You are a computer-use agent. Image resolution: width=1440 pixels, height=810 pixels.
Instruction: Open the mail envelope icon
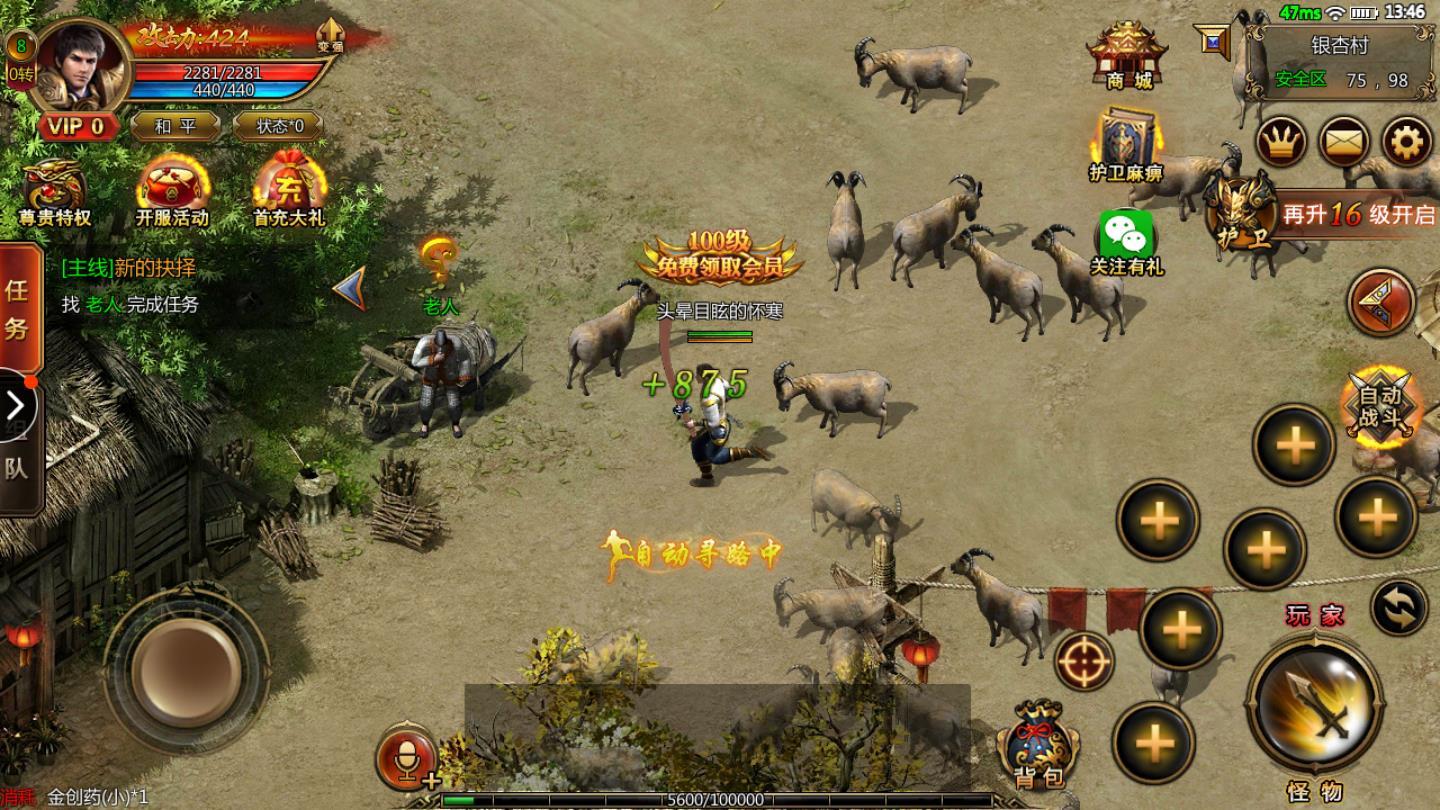click(1344, 144)
